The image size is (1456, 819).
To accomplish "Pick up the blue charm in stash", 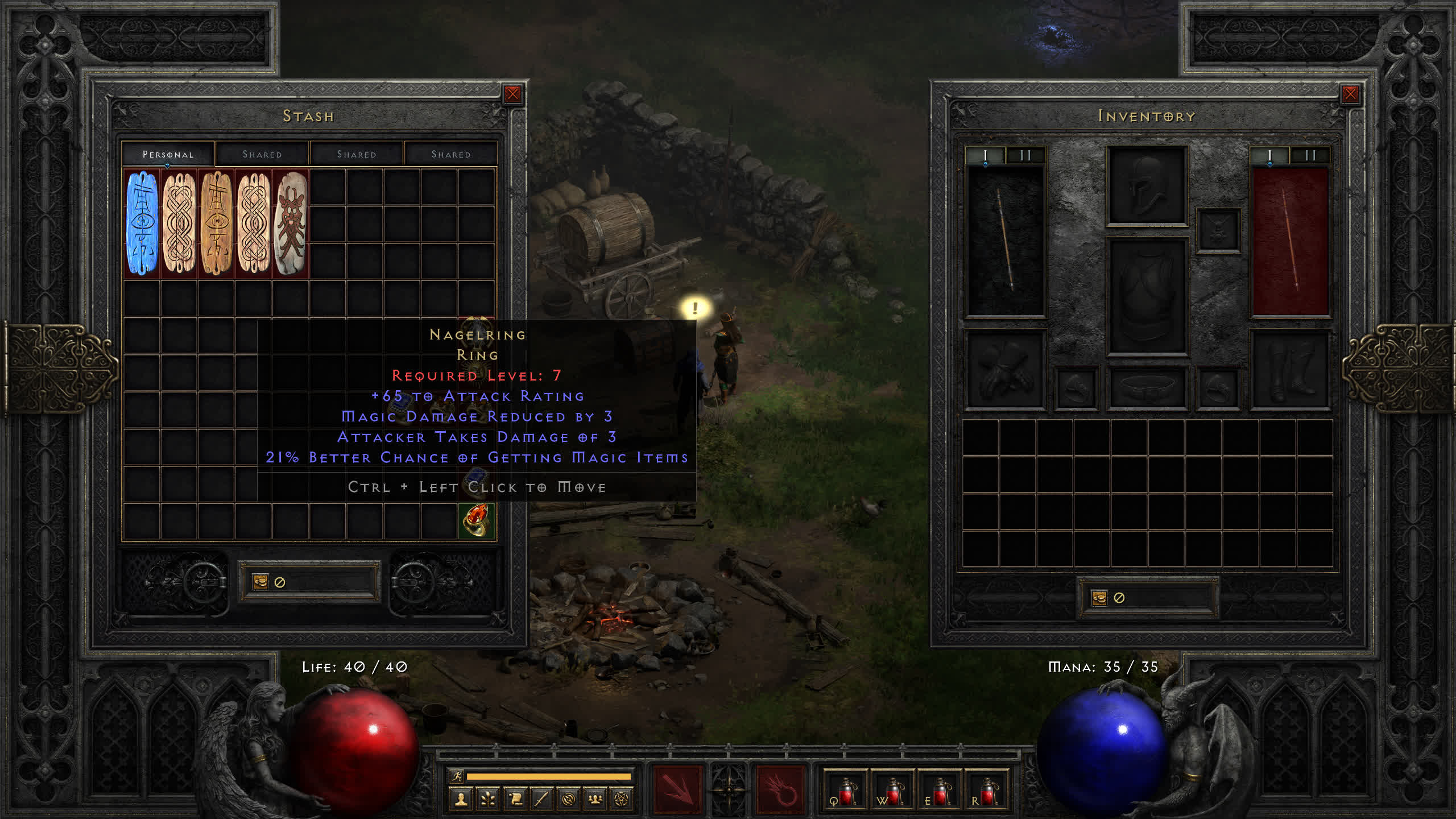I will (x=142, y=223).
